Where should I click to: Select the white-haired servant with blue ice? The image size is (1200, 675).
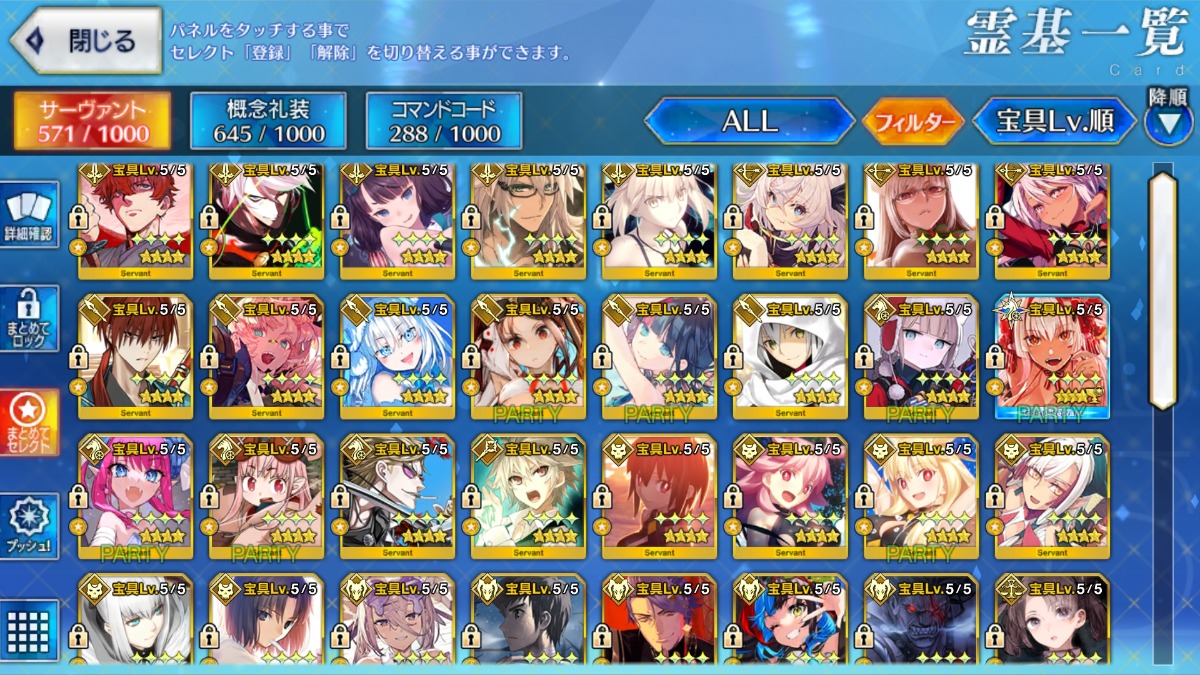click(397, 357)
